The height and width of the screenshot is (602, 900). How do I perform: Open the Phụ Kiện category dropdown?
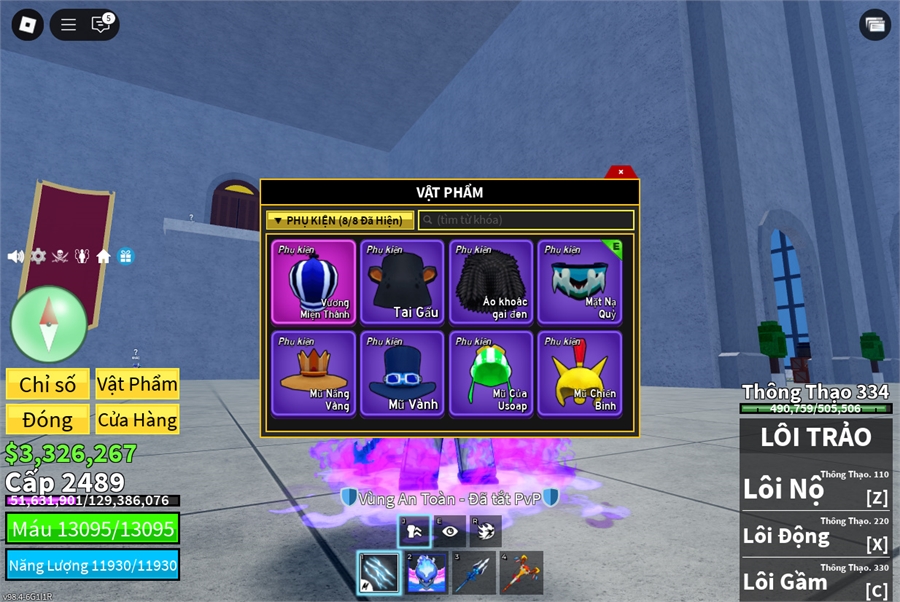click(x=339, y=220)
